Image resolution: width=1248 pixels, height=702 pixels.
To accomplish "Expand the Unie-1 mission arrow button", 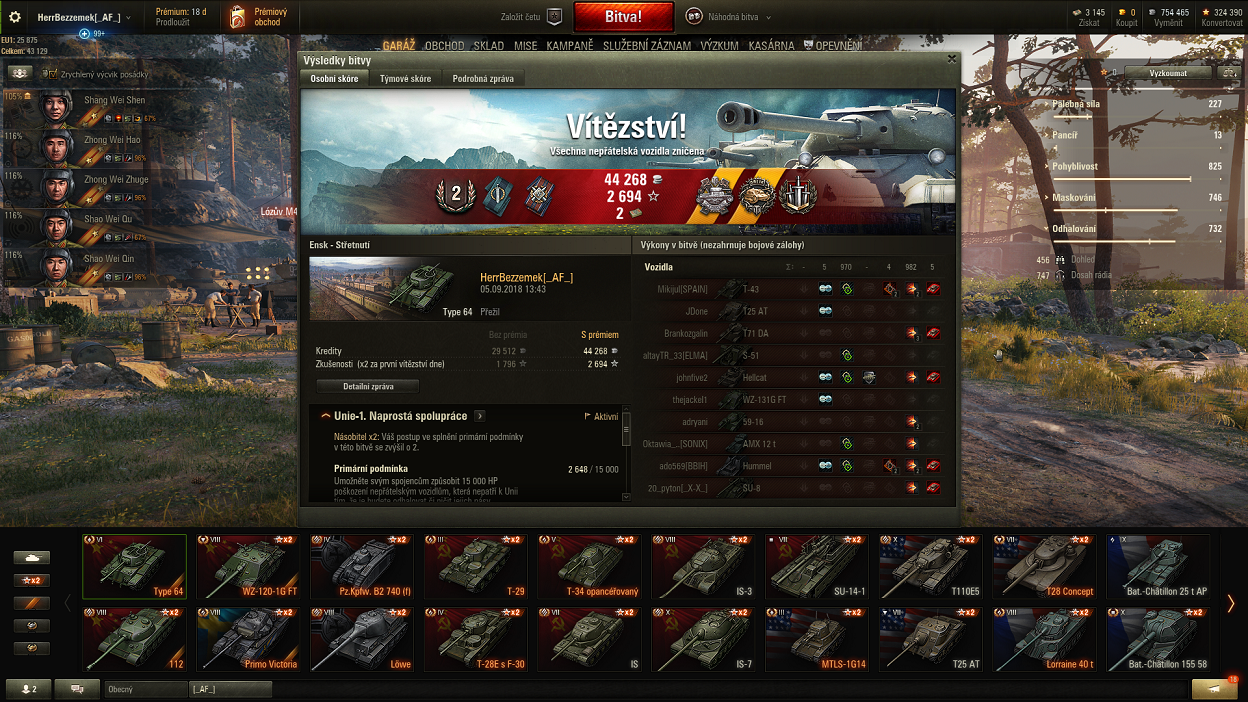I will (x=480, y=416).
